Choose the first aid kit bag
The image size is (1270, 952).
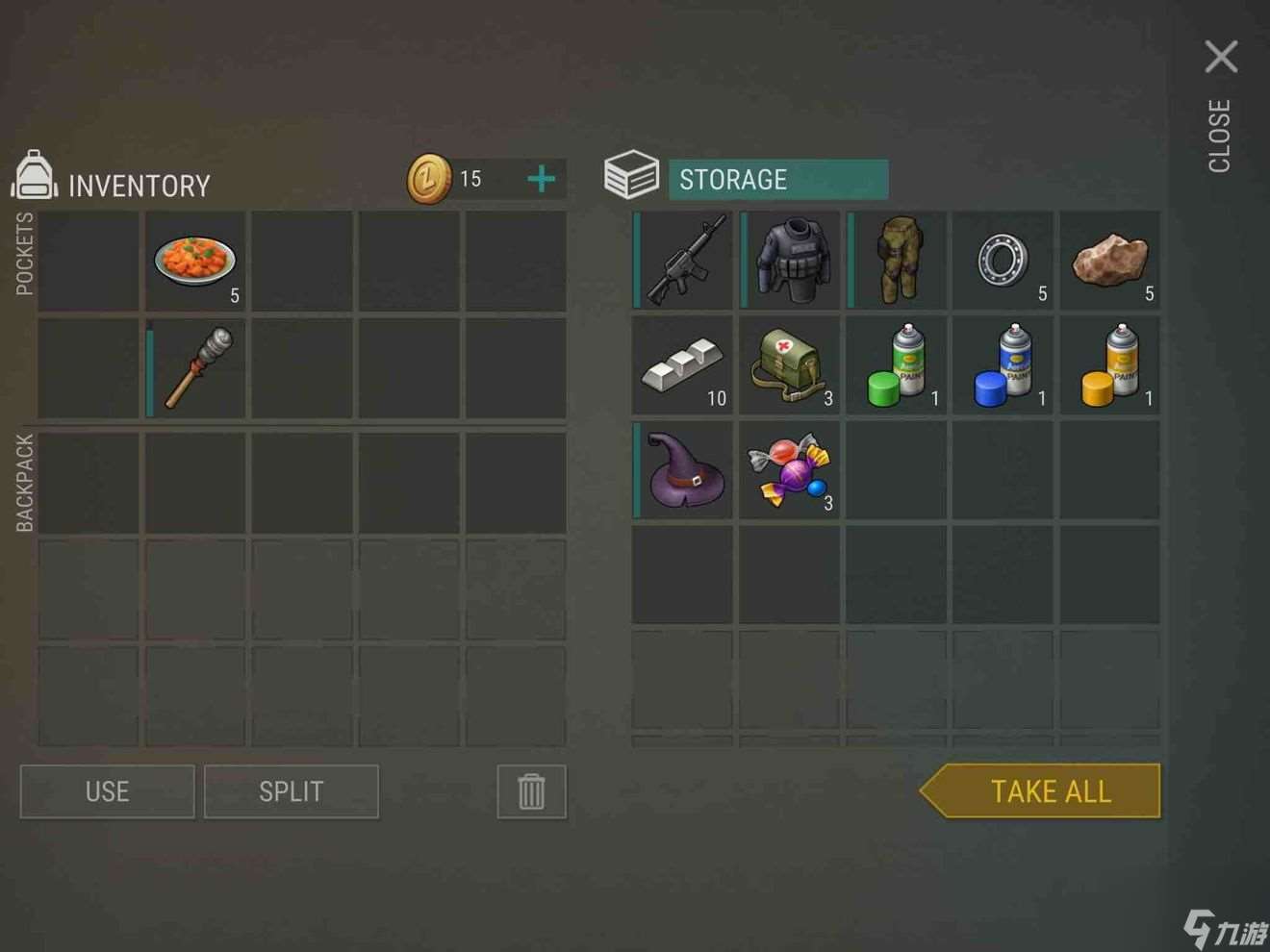[x=789, y=366]
